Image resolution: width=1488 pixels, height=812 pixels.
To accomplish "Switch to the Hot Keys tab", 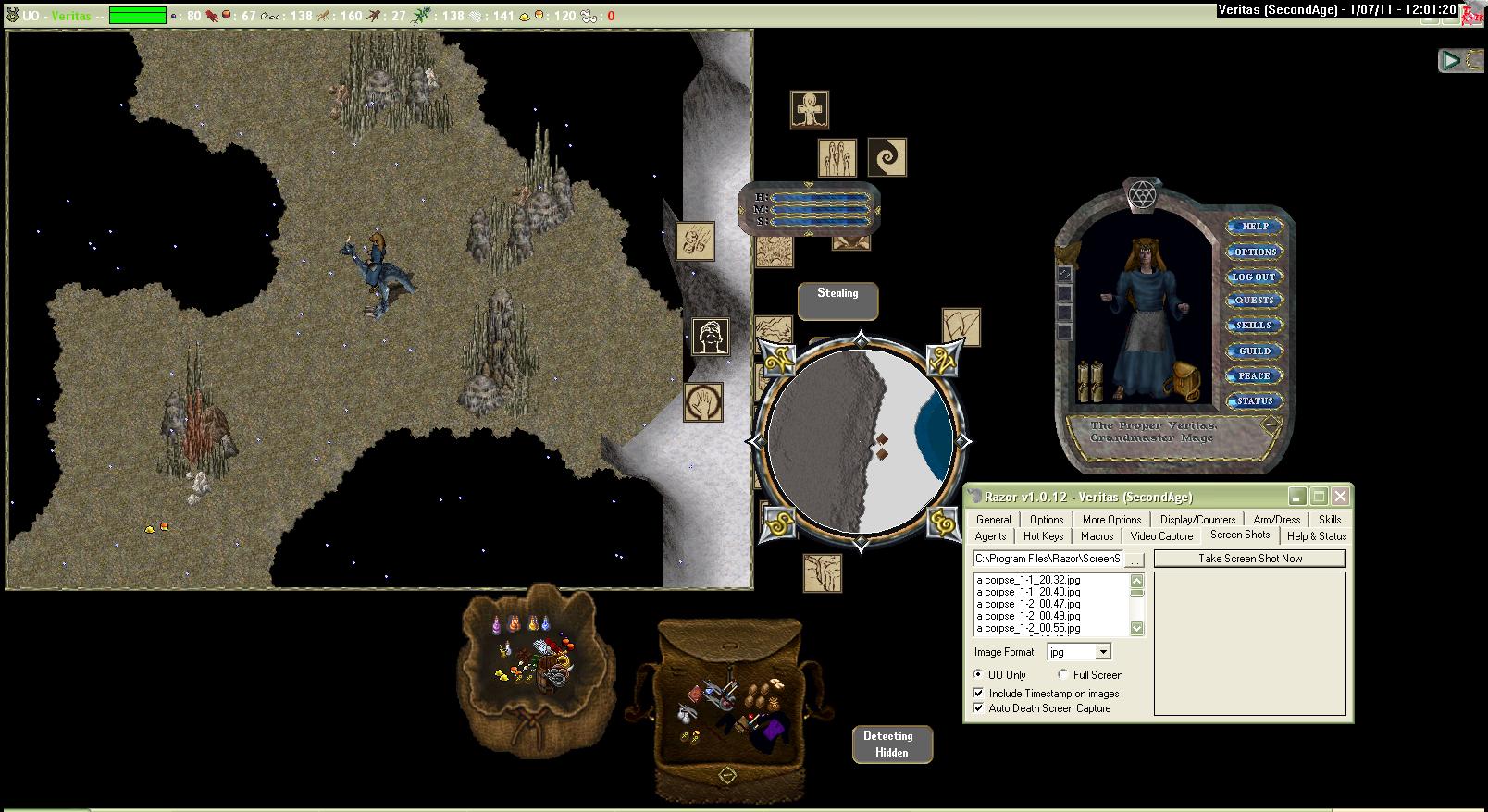I will (x=1043, y=536).
